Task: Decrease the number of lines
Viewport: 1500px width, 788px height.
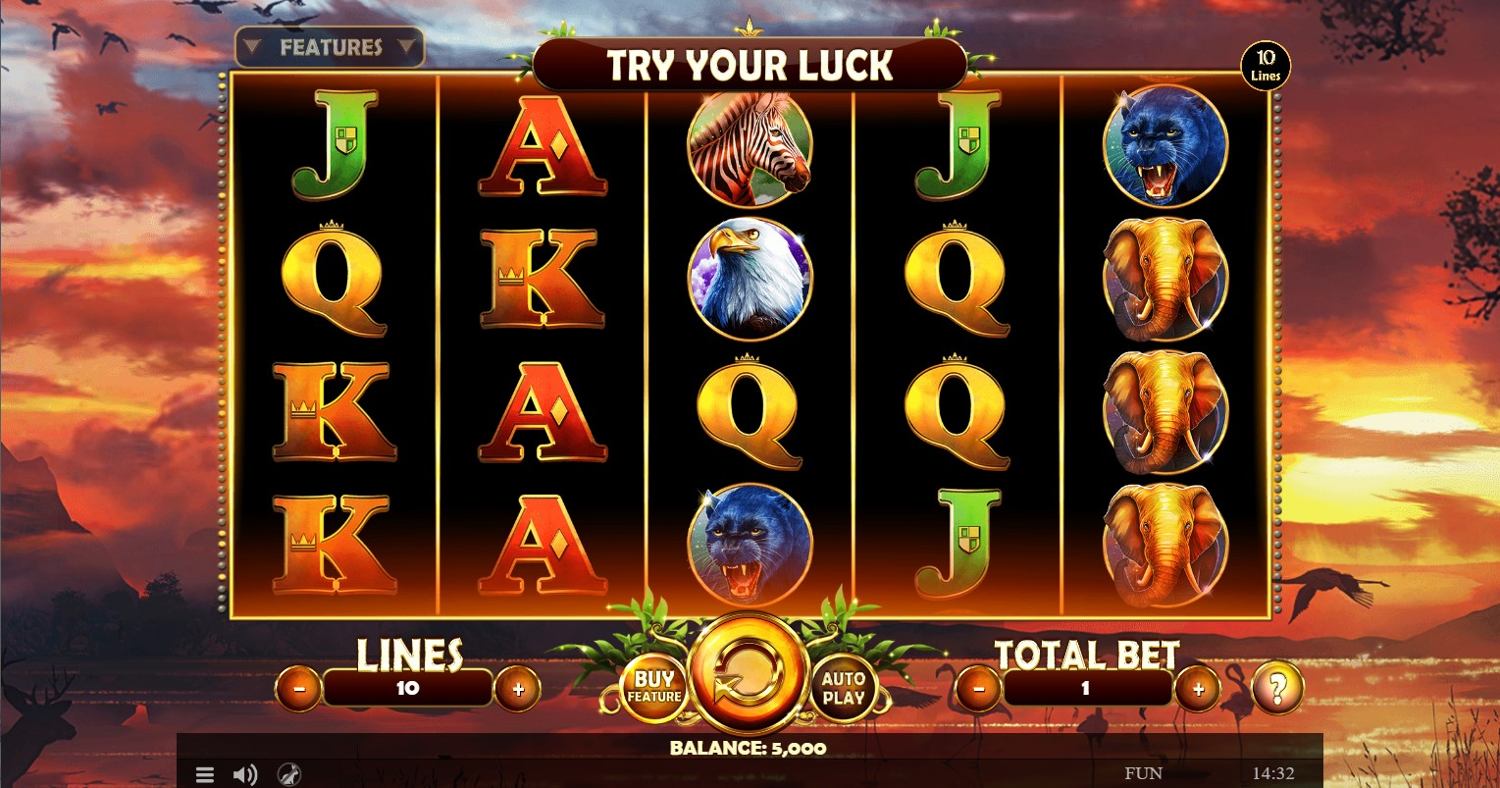Action: click(x=300, y=688)
